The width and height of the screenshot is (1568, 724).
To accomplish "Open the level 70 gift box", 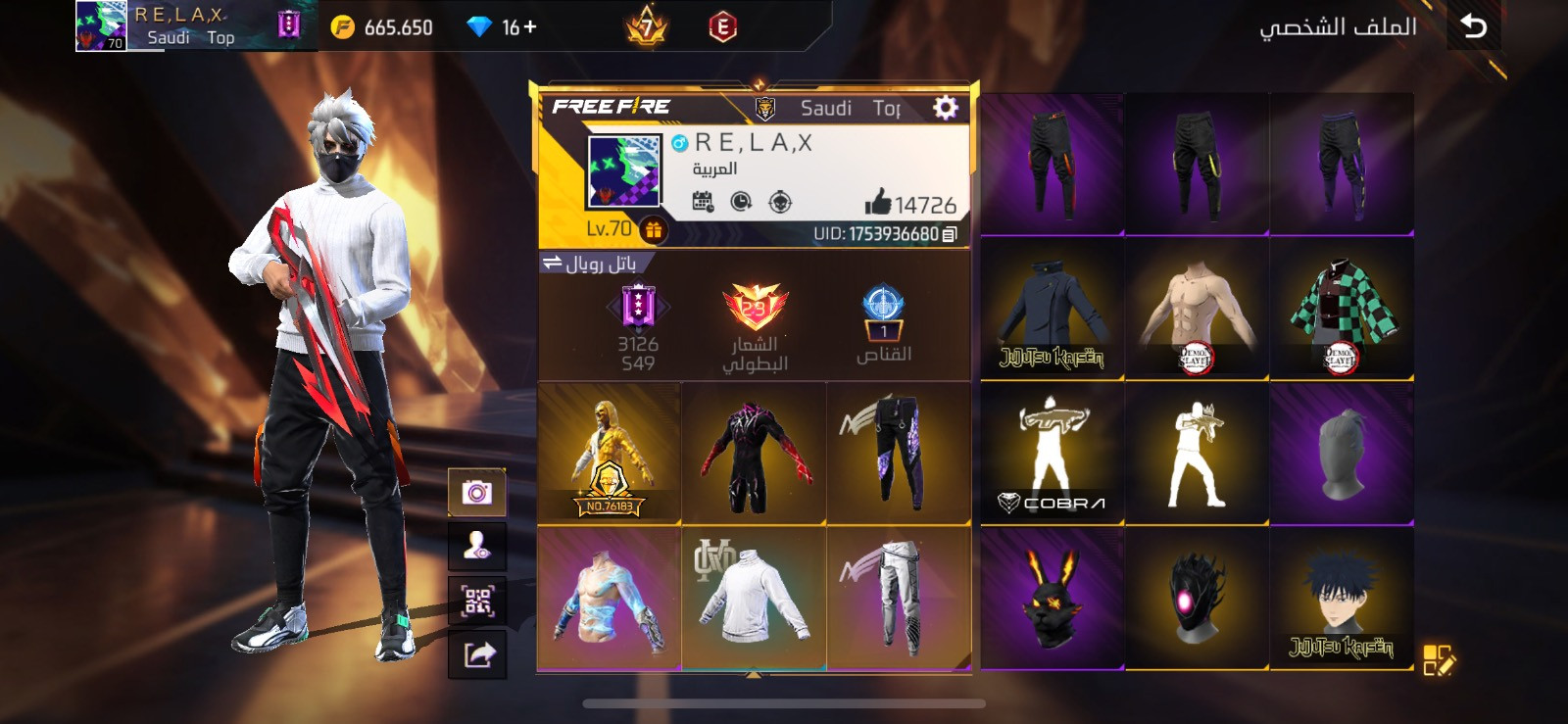I will [x=654, y=229].
